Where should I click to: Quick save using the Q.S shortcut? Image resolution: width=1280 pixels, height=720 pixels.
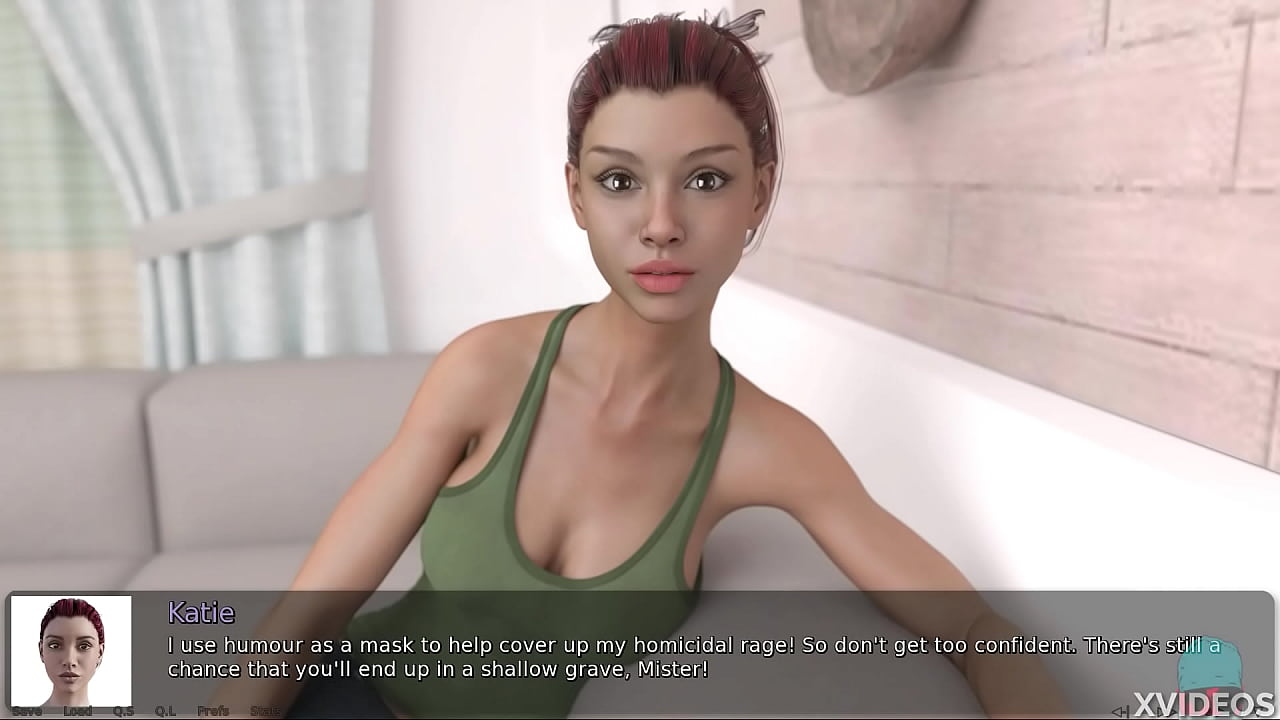pyautogui.click(x=122, y=711)
